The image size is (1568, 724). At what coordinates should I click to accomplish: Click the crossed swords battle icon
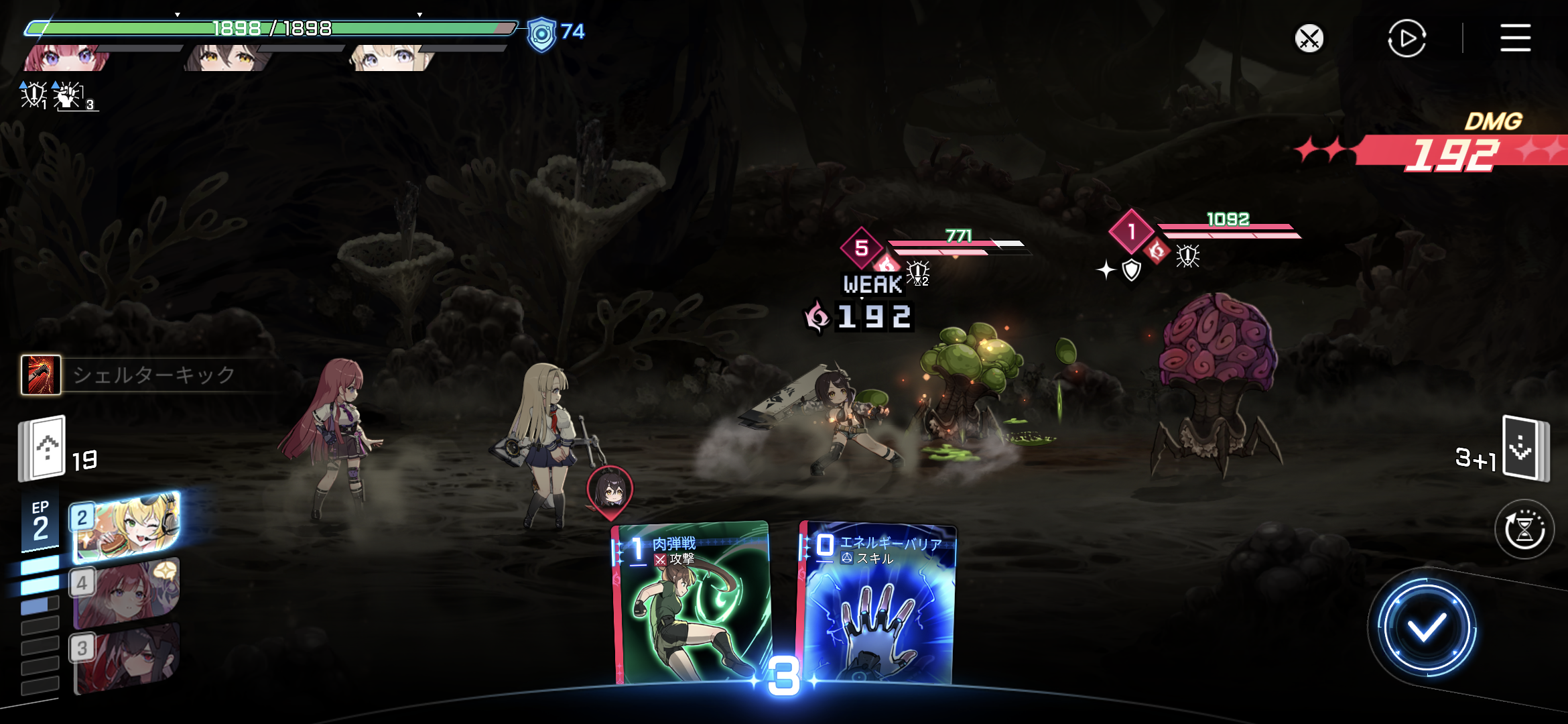1309,38
